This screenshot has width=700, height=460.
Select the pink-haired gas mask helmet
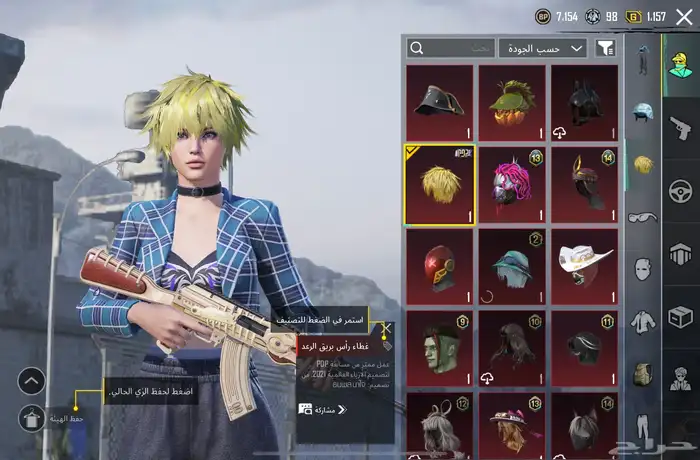pos(512,184)
